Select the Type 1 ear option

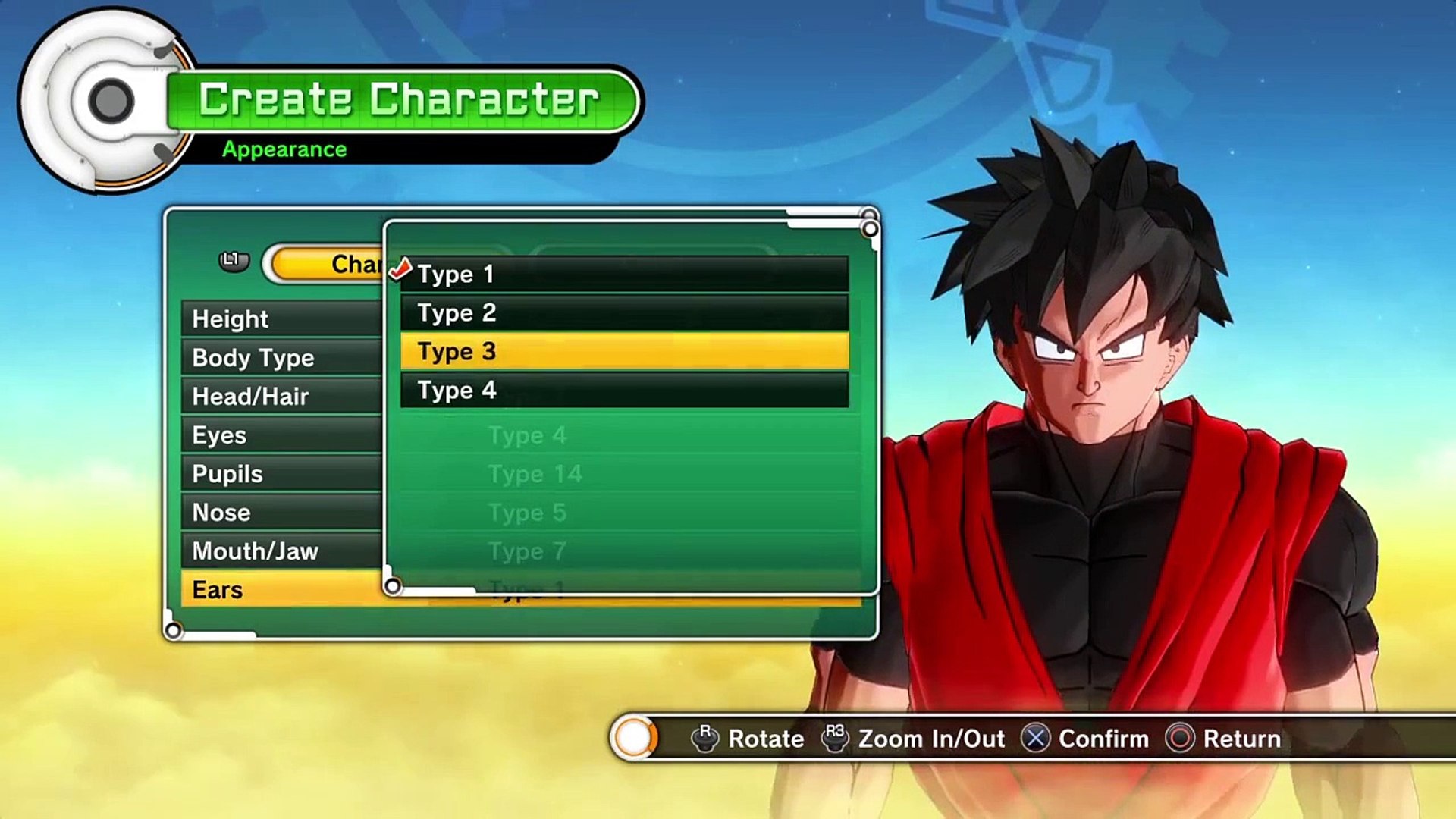pyautogui.click(x=623, y=274)
